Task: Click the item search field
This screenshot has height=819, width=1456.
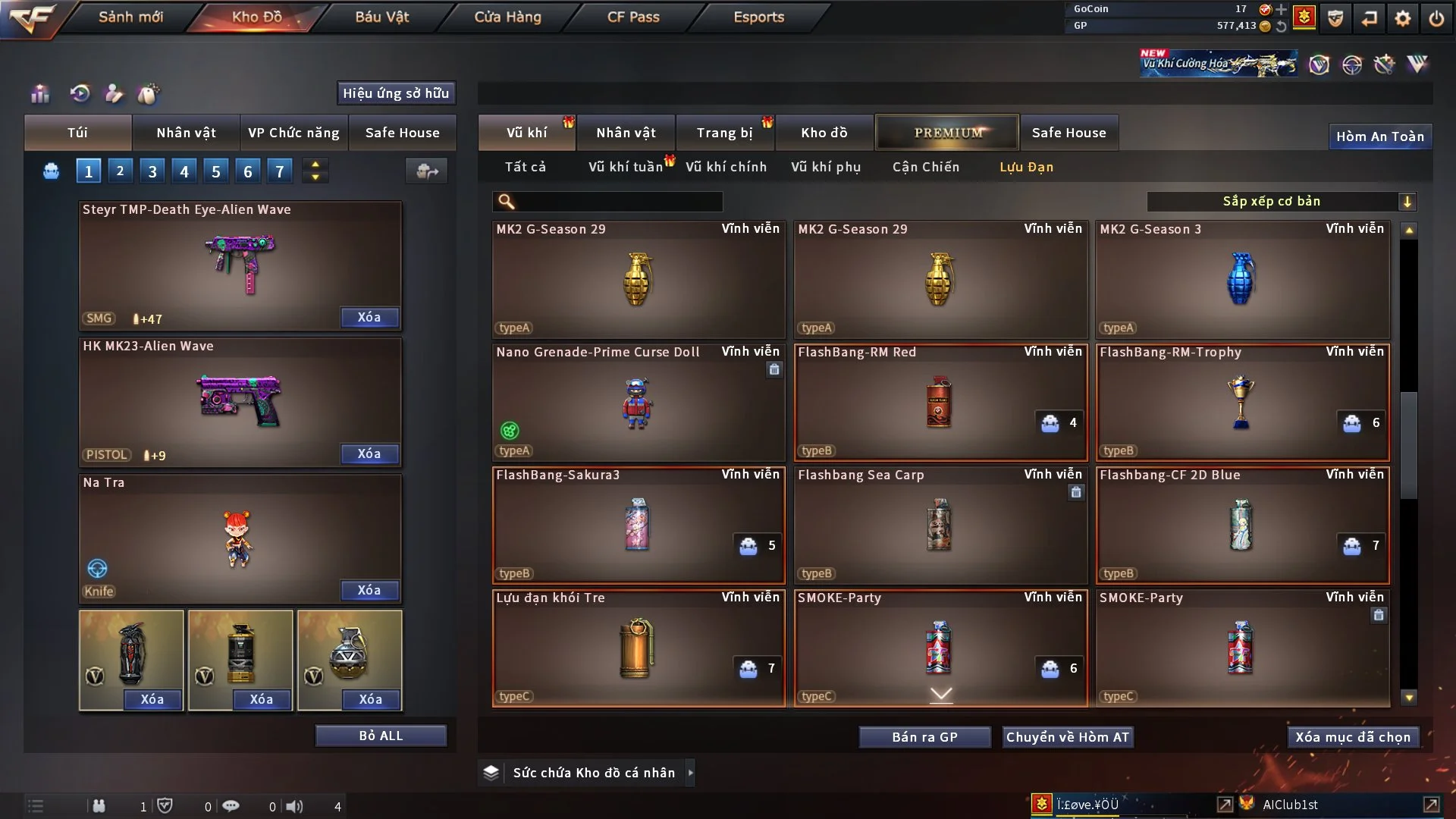Action: pos(618,202)
